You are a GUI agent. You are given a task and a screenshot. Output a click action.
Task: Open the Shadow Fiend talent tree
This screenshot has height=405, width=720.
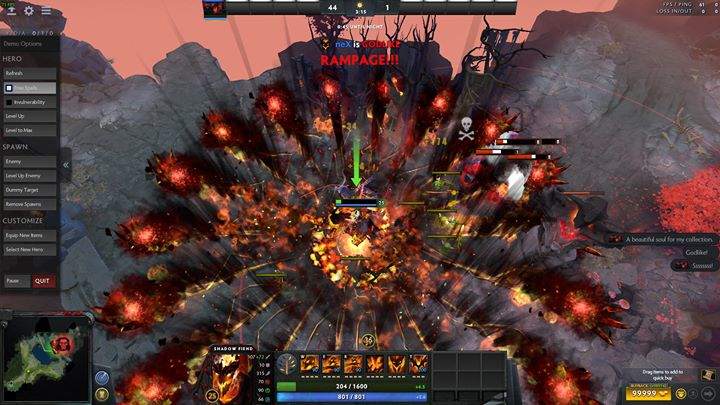pos(287,364)
